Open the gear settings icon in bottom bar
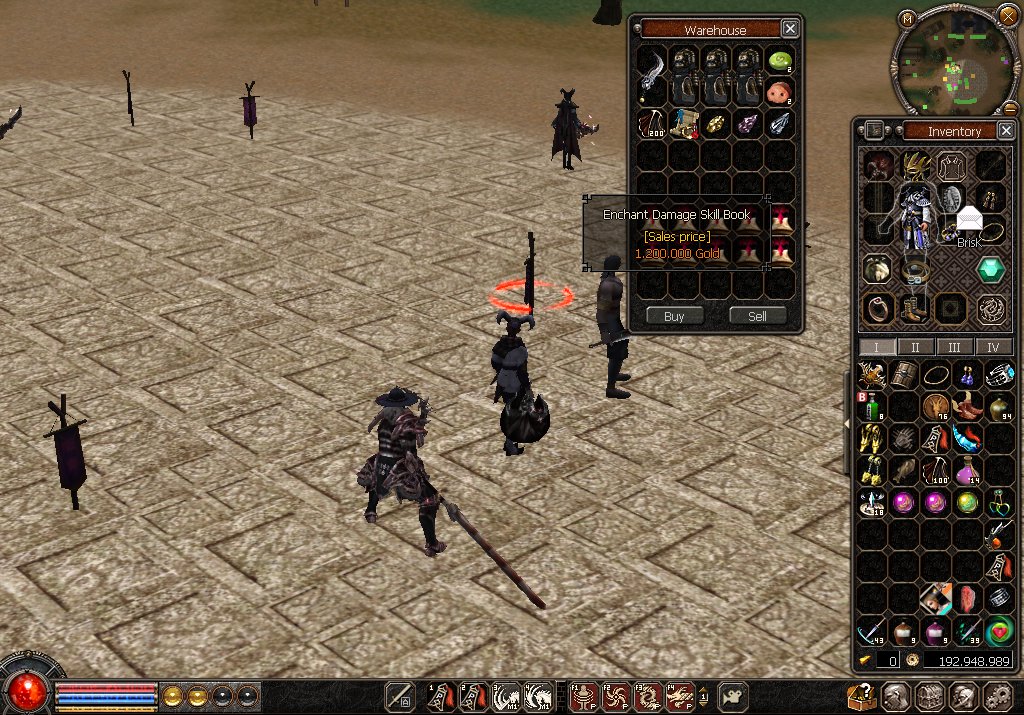This screenshot has height=715, width=1024. point(998,697)
